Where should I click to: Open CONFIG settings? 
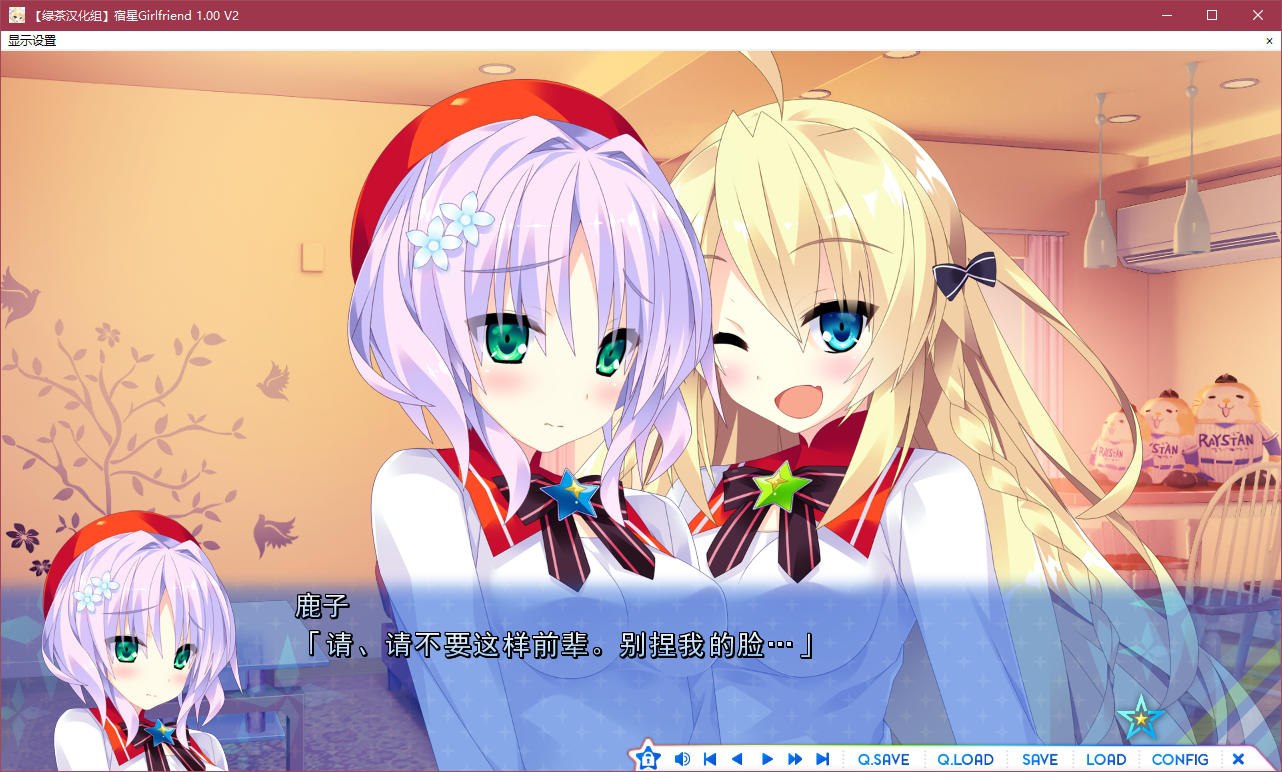click(x=1179, y=758)
